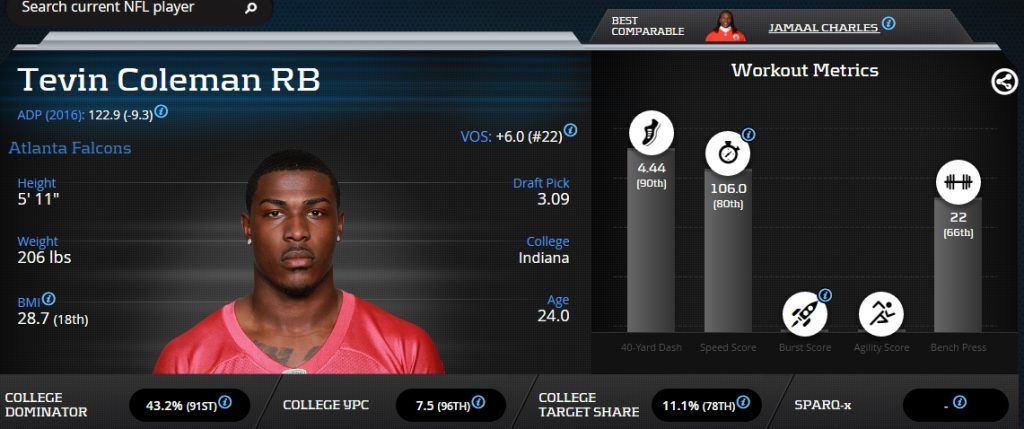The width and height of the screenshot is (1024, 429).
Task: Show the College YPC info tooltip
Action: coord(480,402)
